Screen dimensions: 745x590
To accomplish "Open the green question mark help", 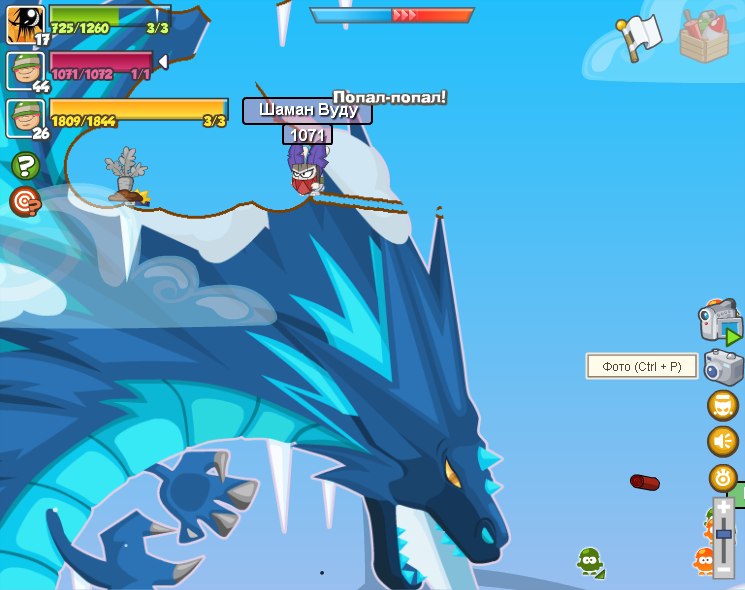I will (x=25, y=166).
